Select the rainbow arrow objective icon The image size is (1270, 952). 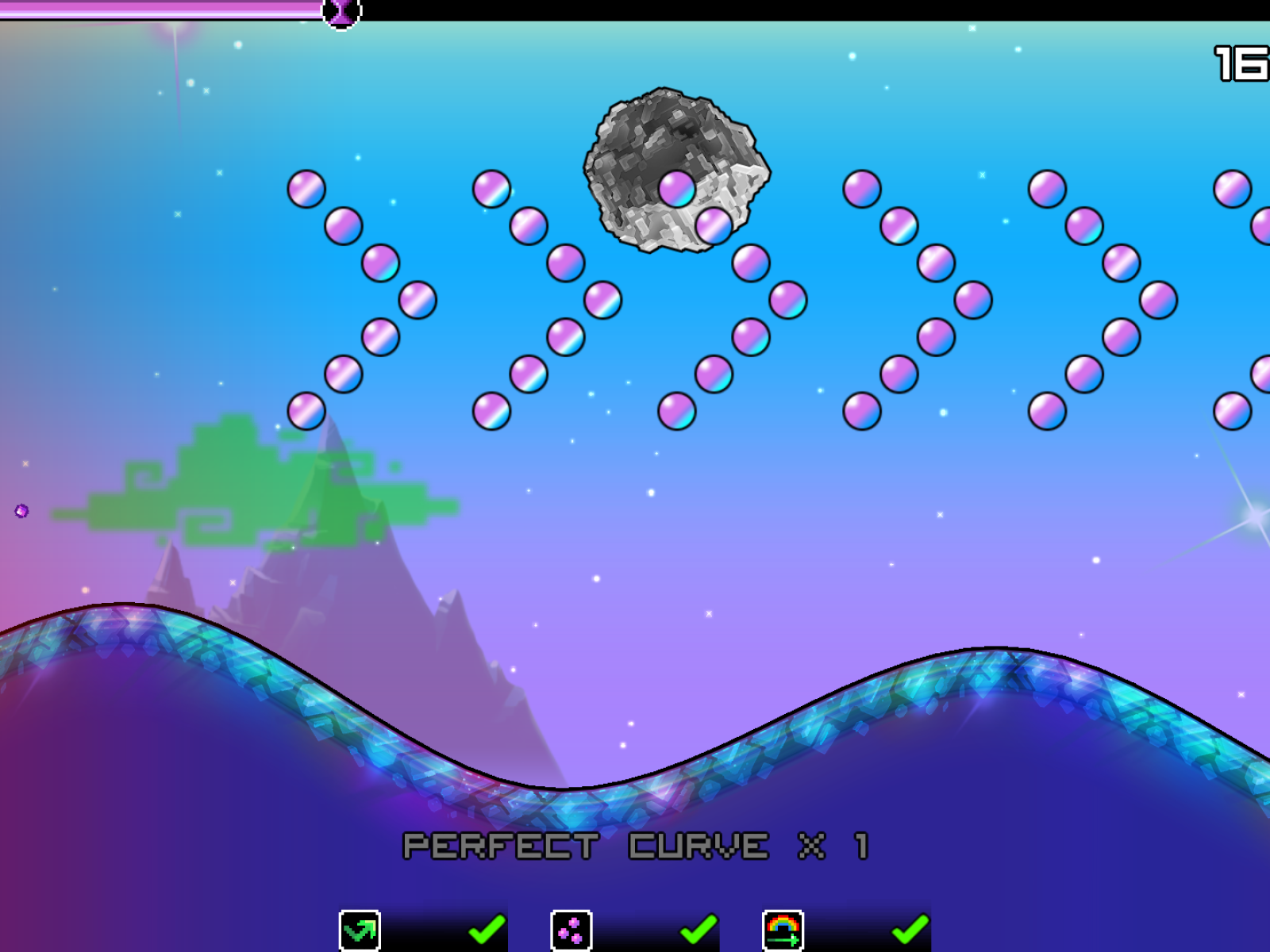(x=783, y=930)
